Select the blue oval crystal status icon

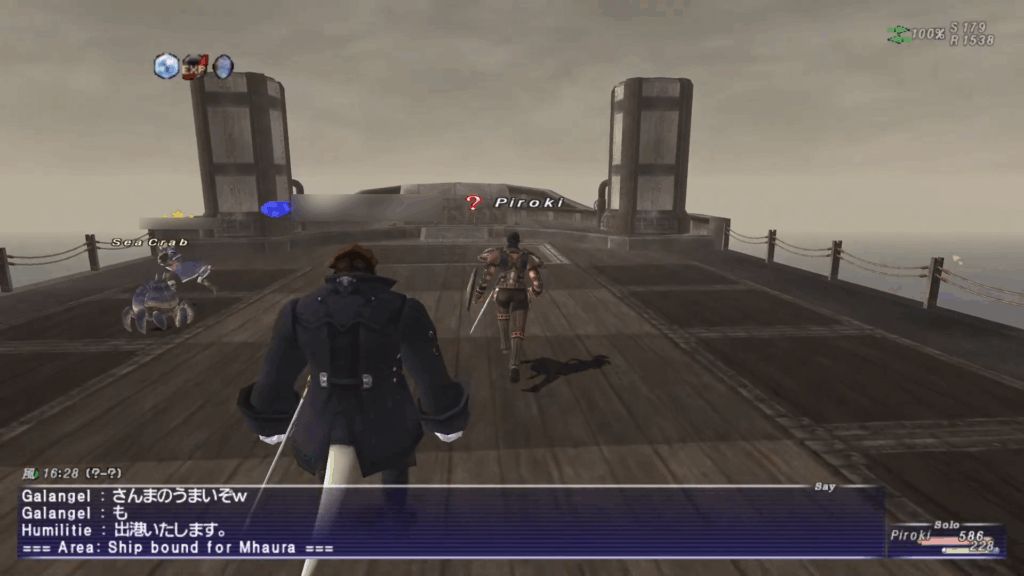223,66
